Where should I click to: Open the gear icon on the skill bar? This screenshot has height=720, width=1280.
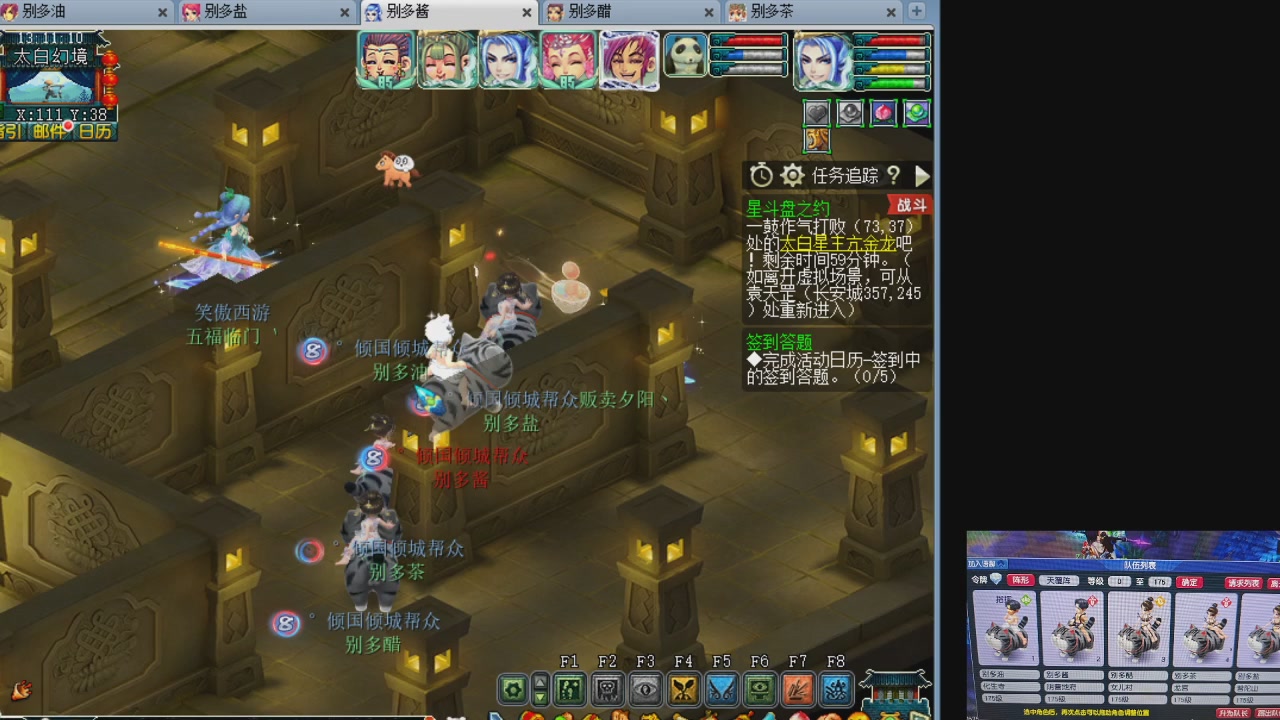[x=513, y=688]
